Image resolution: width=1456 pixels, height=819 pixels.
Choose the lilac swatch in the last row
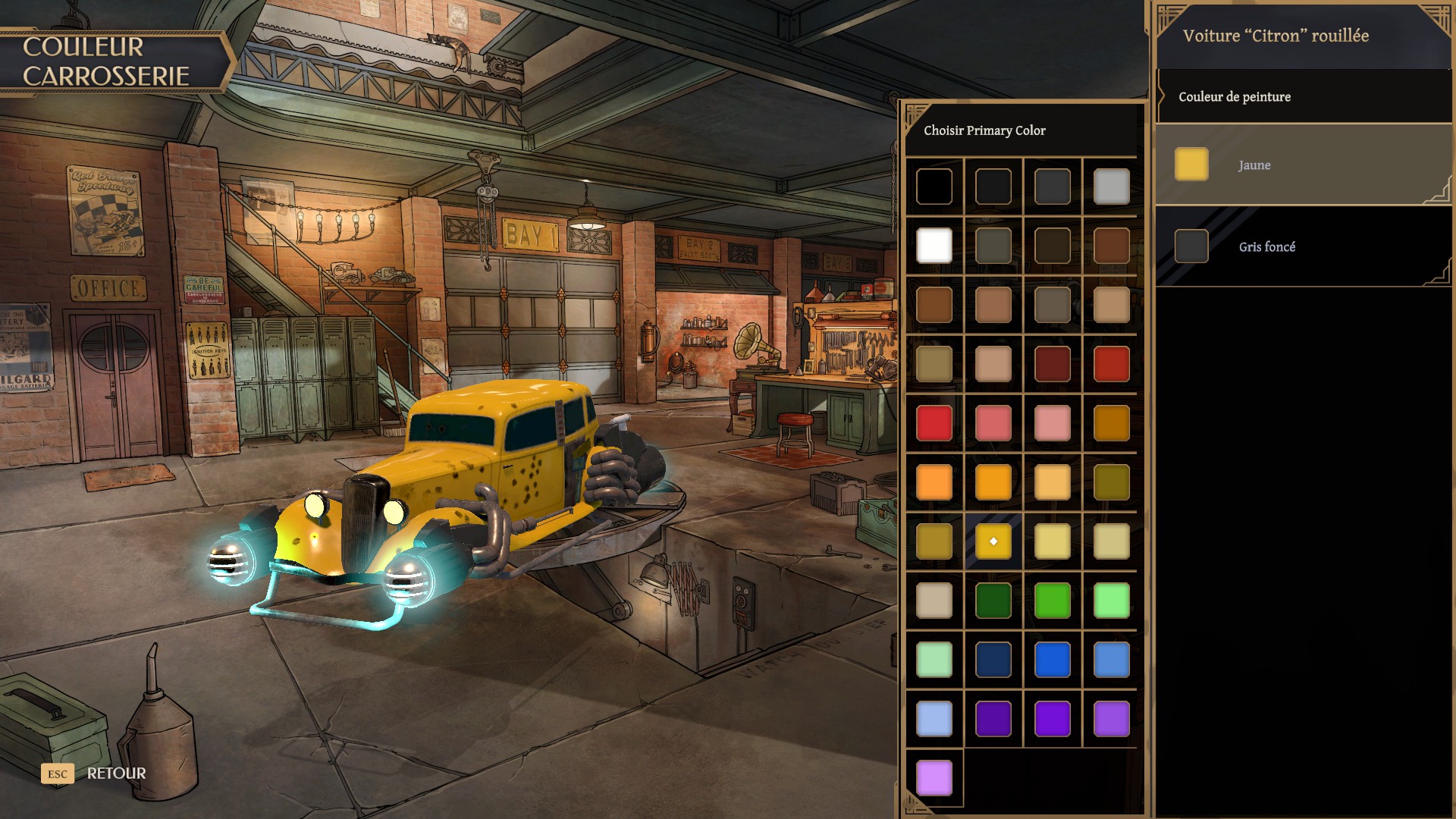(934, 778)
